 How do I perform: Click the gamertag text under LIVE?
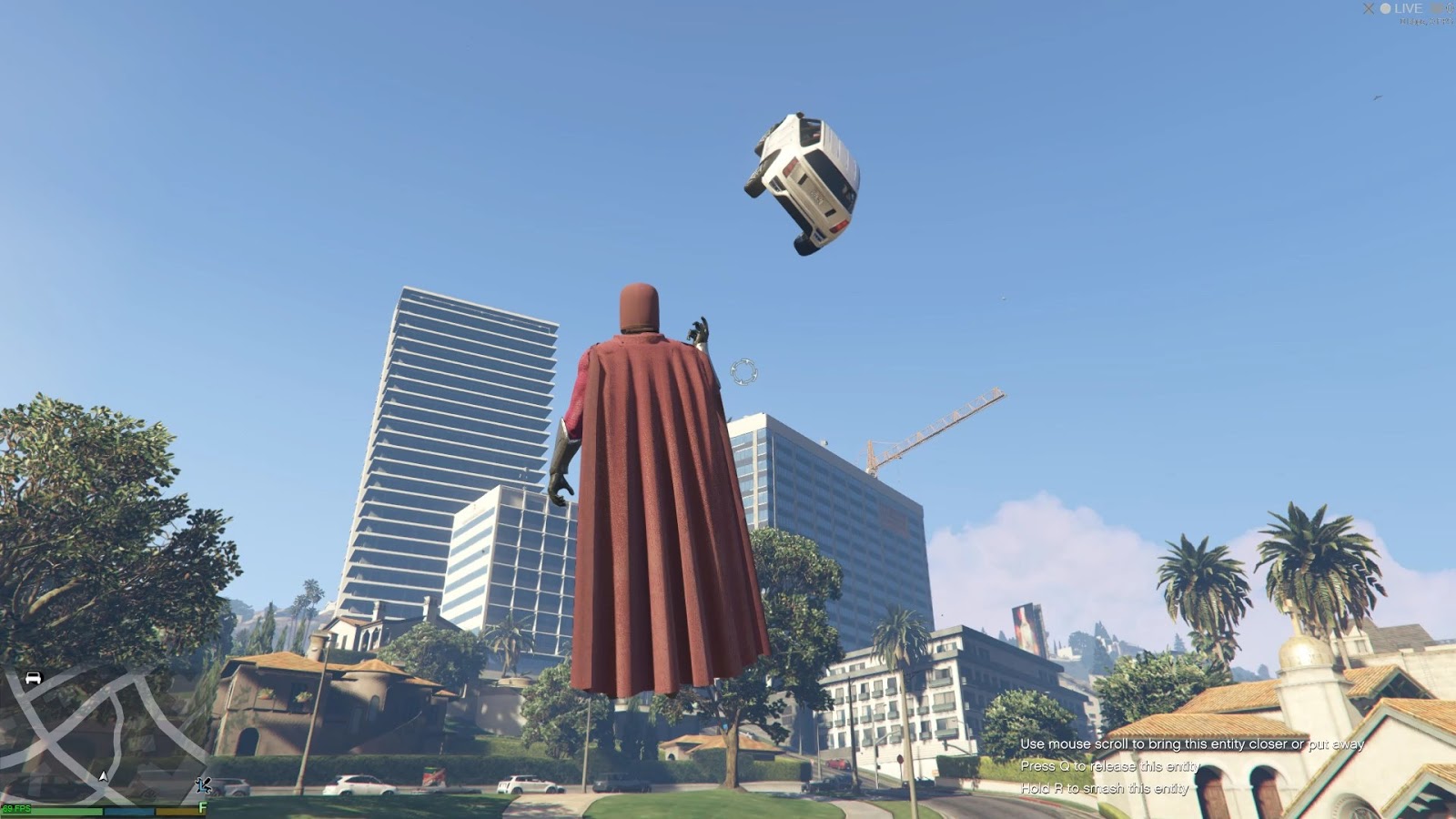(x=1425, y=22)
